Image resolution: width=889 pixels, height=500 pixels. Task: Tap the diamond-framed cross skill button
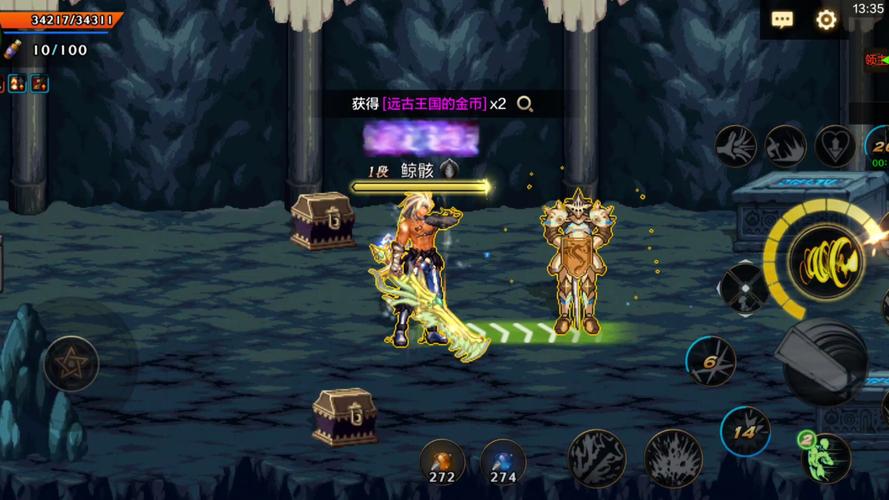coord(744,288)
